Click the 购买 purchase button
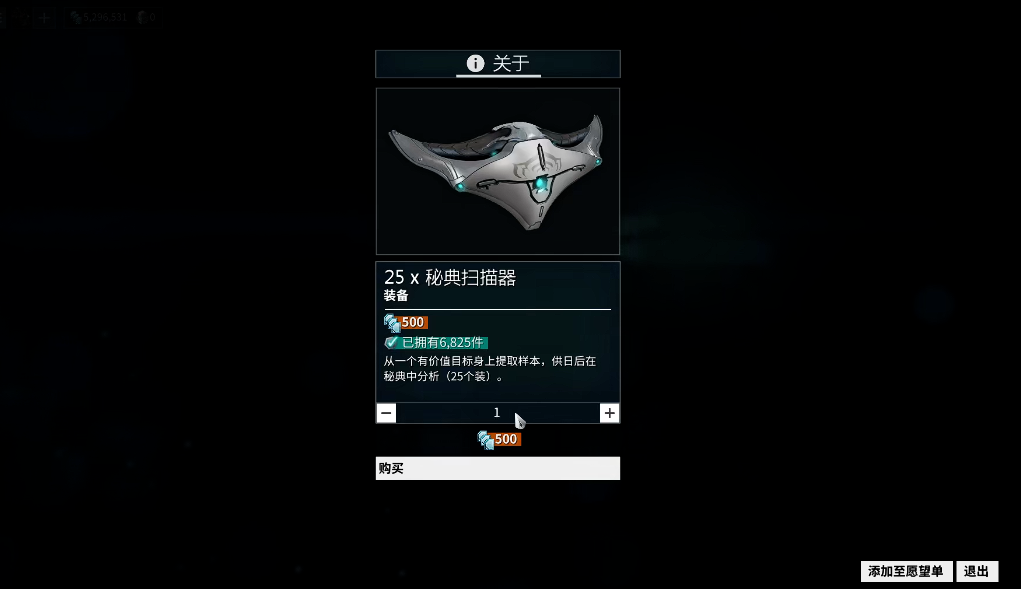Image resolution: width=1021 pixels, height=589 pixels. tap(498, 468)
